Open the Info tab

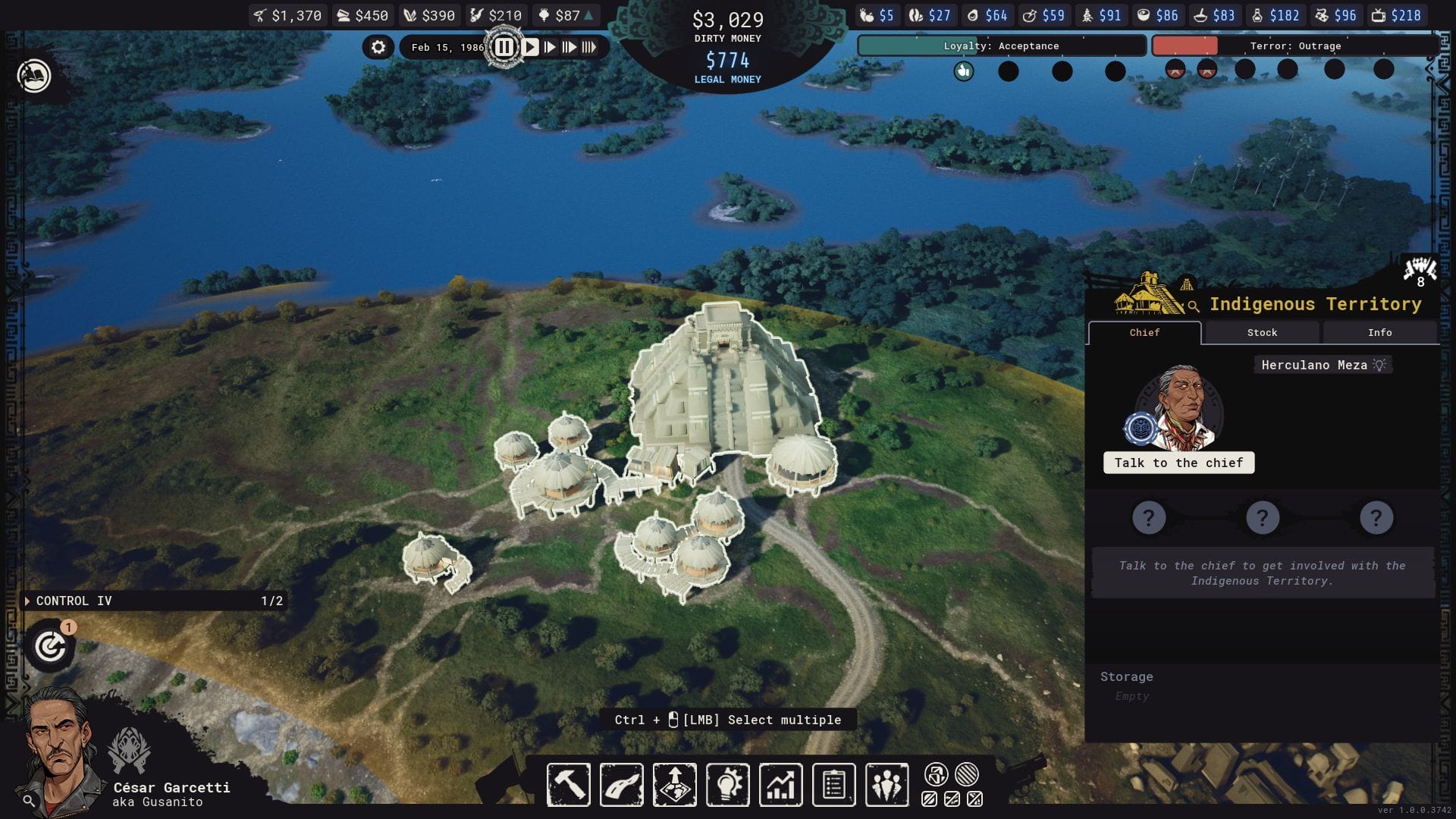click(1379, 332)
